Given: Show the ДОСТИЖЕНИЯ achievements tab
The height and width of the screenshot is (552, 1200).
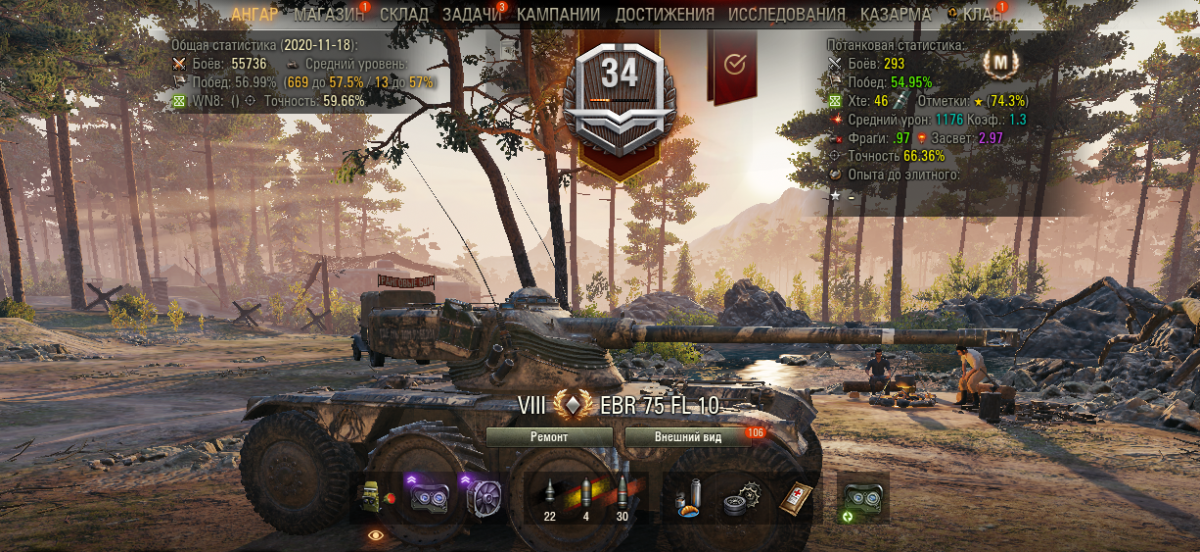Looking at the screenshot, I should pyautogui.click(x=664, y=15).
